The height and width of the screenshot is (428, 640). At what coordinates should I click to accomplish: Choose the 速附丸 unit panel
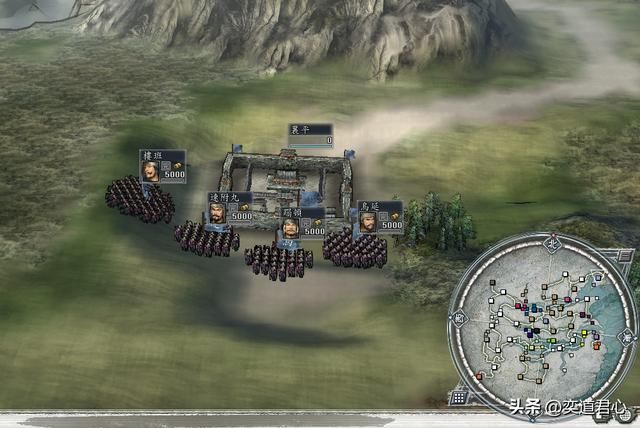point(230,207)
